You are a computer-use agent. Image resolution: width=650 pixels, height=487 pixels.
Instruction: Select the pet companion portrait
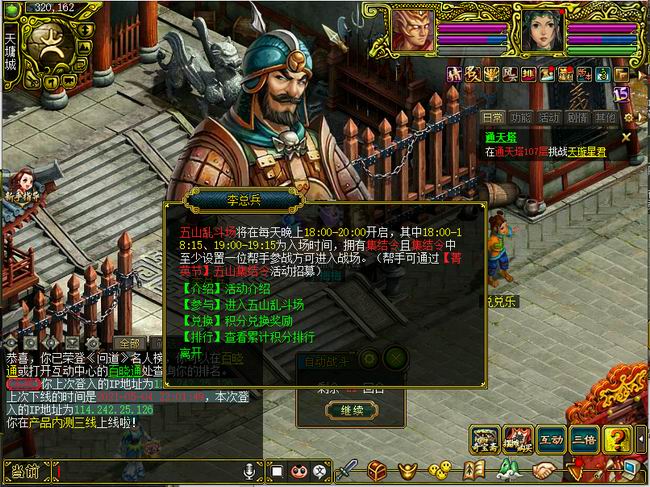(412, 28)
